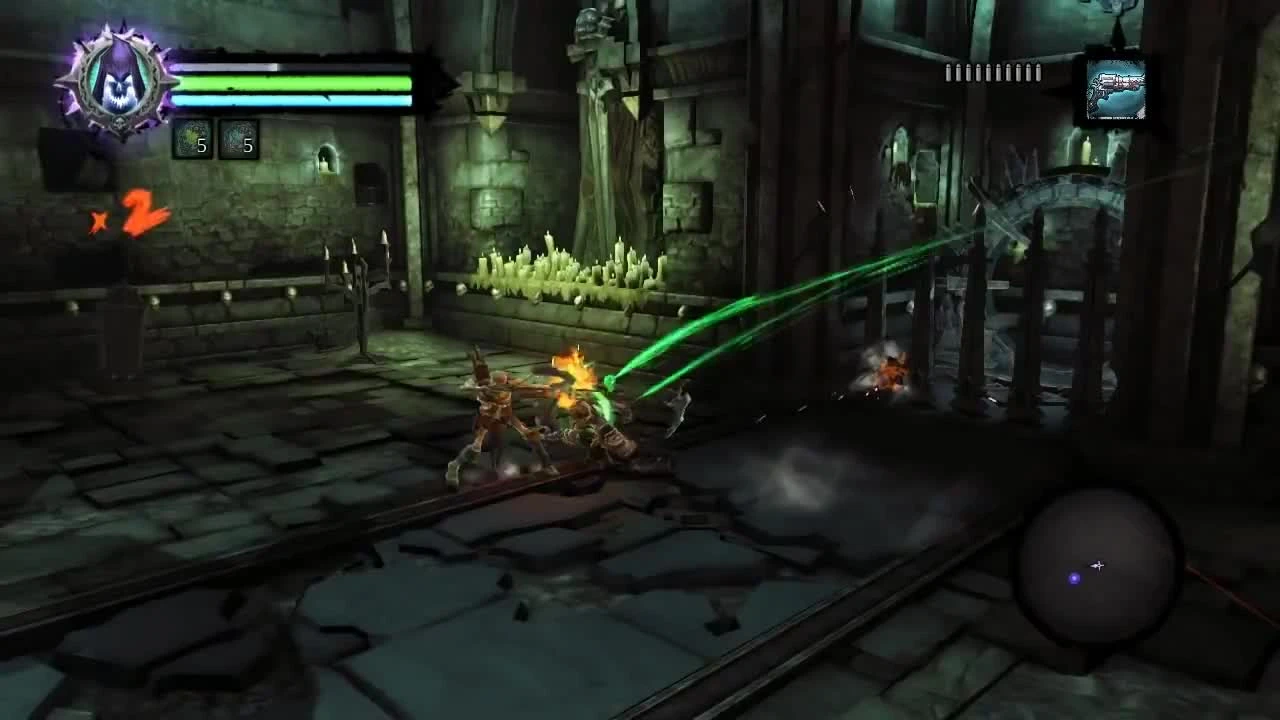Click the rightmost bullet ammo pip
The height and width of the screenshot is (720, 1280).
click(x=1038, y=73)
